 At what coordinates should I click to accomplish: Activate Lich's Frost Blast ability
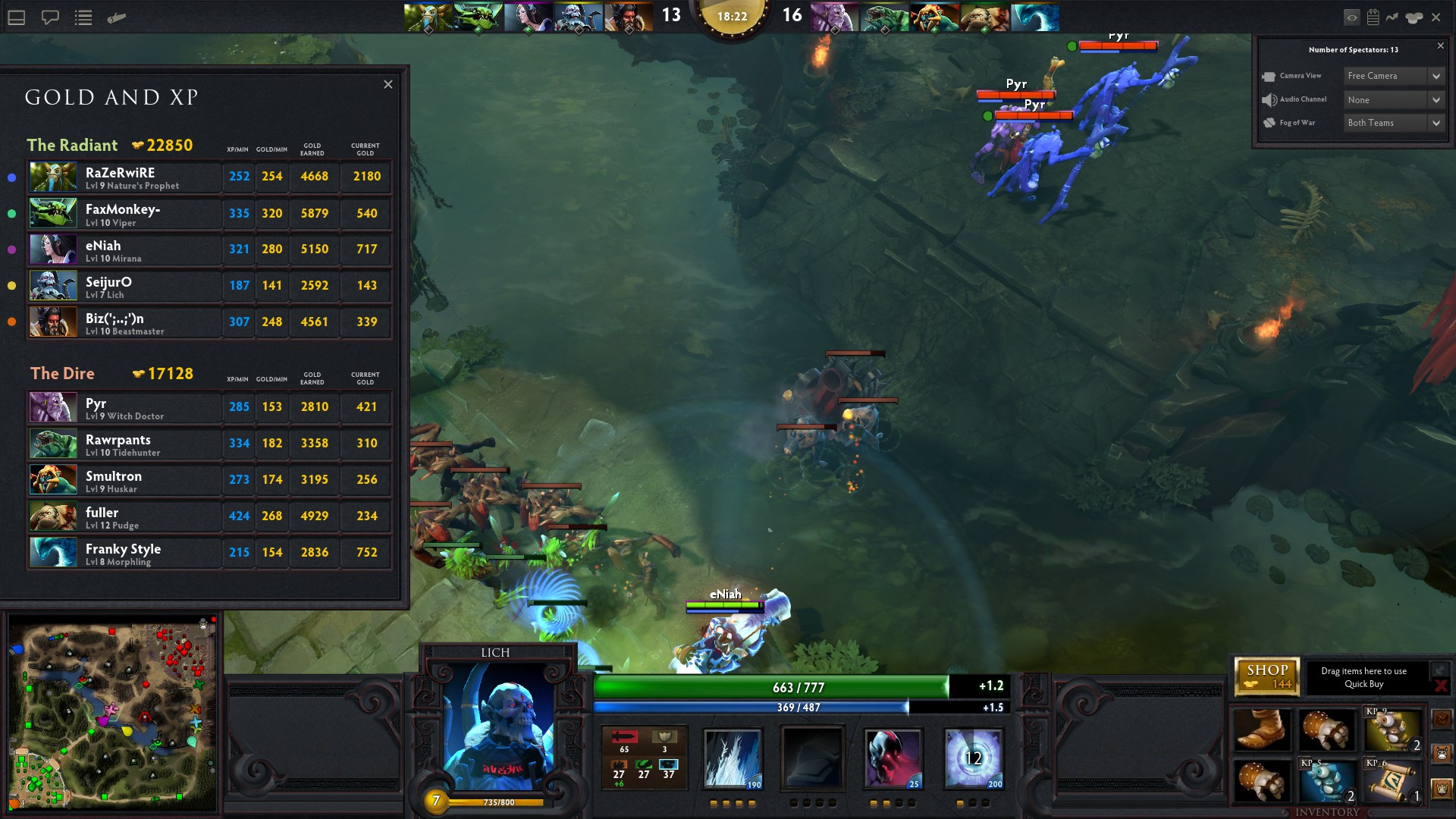(x=733, y=758)
